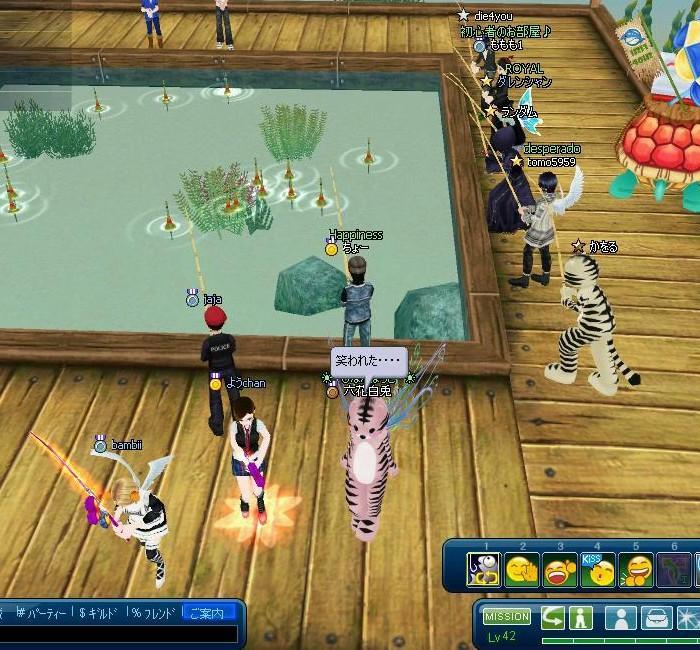Viewport: 700px width, 650px height.
Task: Select the highlighted ご案内 chat tab
Action: pyautogui.click(x=210, y=612)
